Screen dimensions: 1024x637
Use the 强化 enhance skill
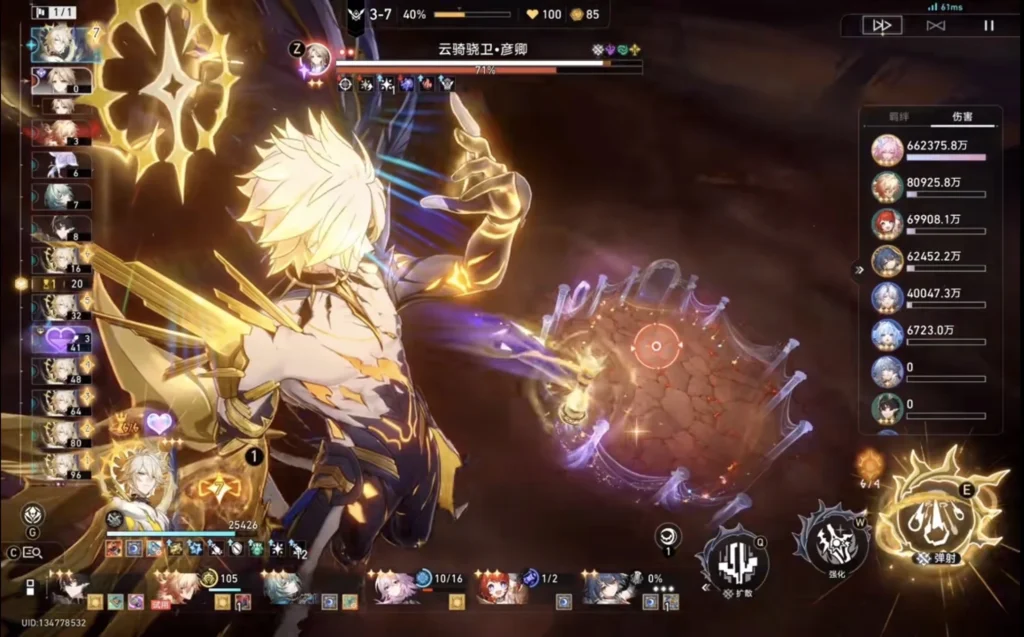[832, 541]
